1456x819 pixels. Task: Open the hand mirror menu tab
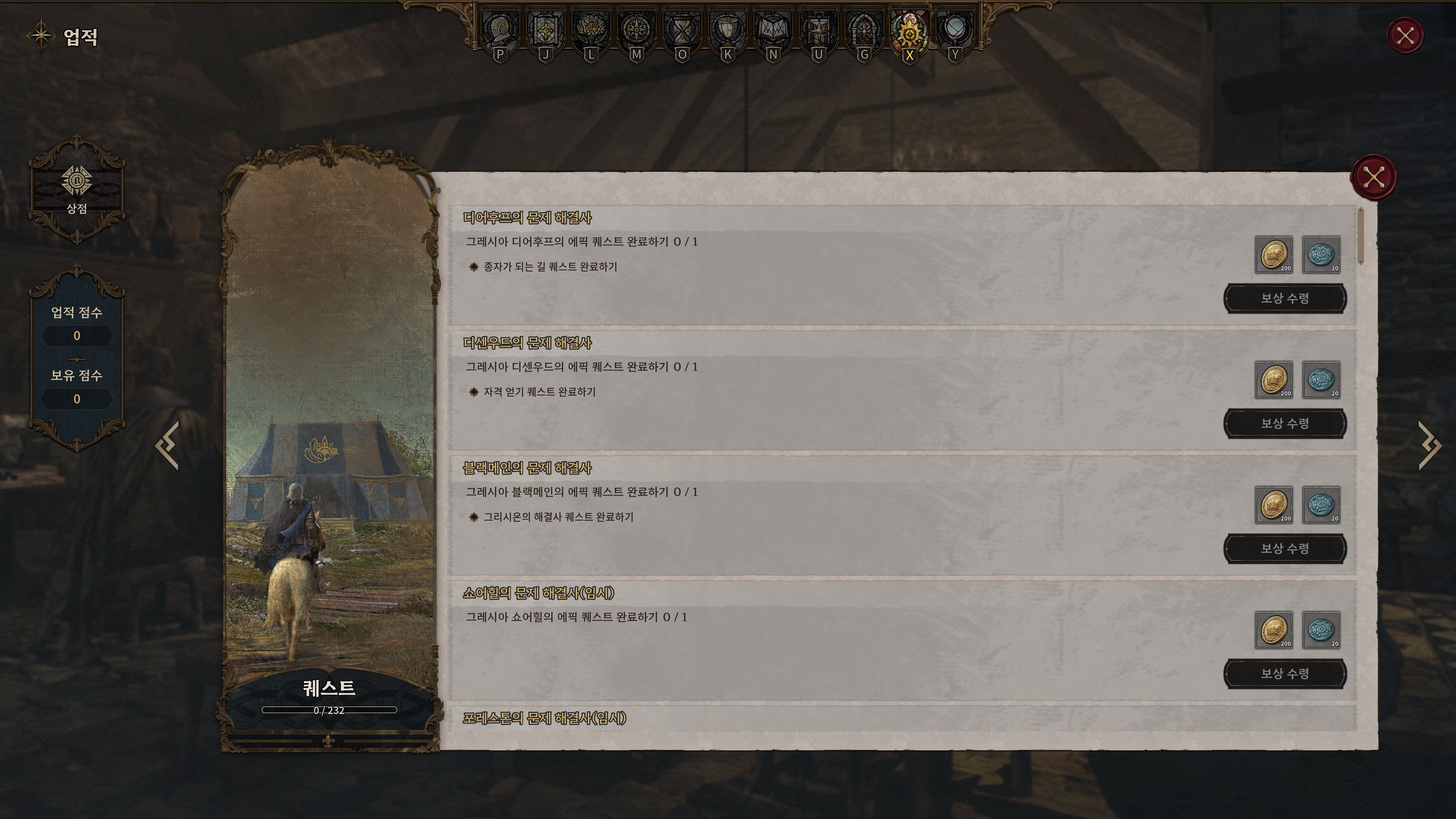click(955, 30)
